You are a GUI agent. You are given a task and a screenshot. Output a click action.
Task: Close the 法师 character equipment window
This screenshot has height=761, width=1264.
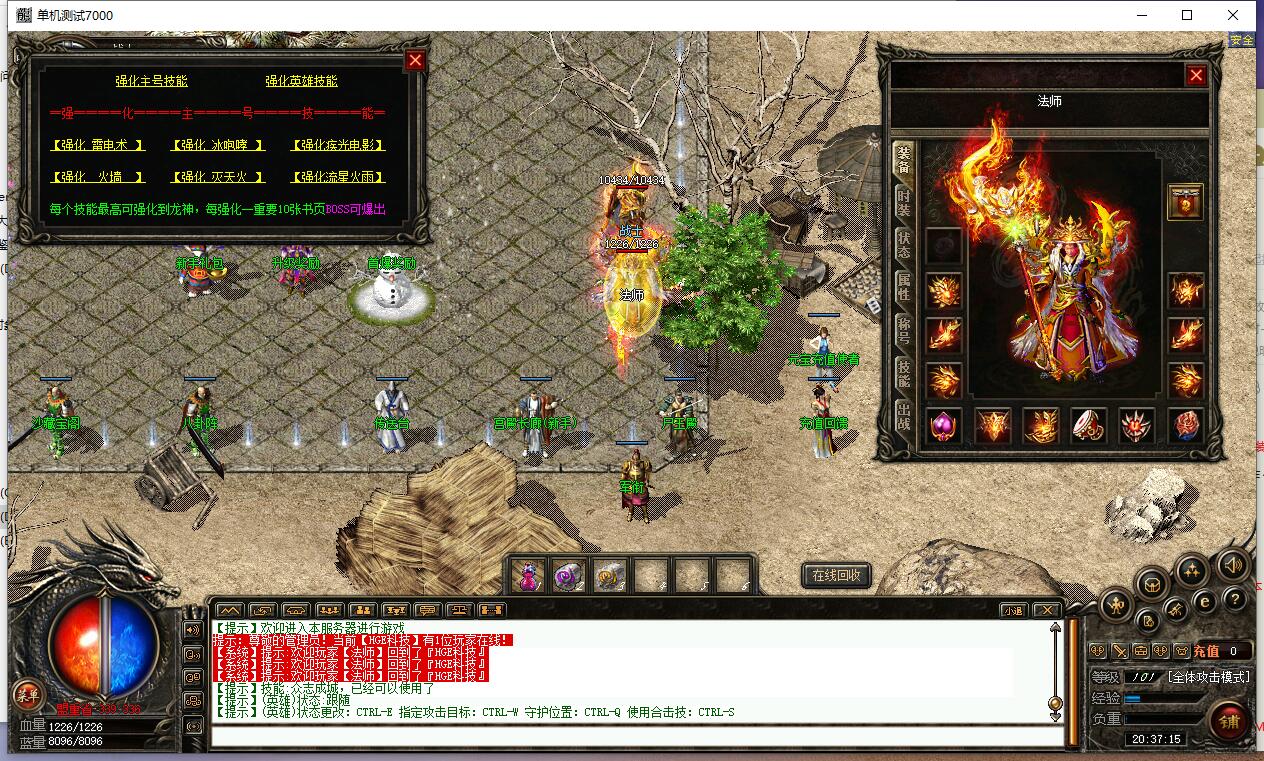[1195, 76]
